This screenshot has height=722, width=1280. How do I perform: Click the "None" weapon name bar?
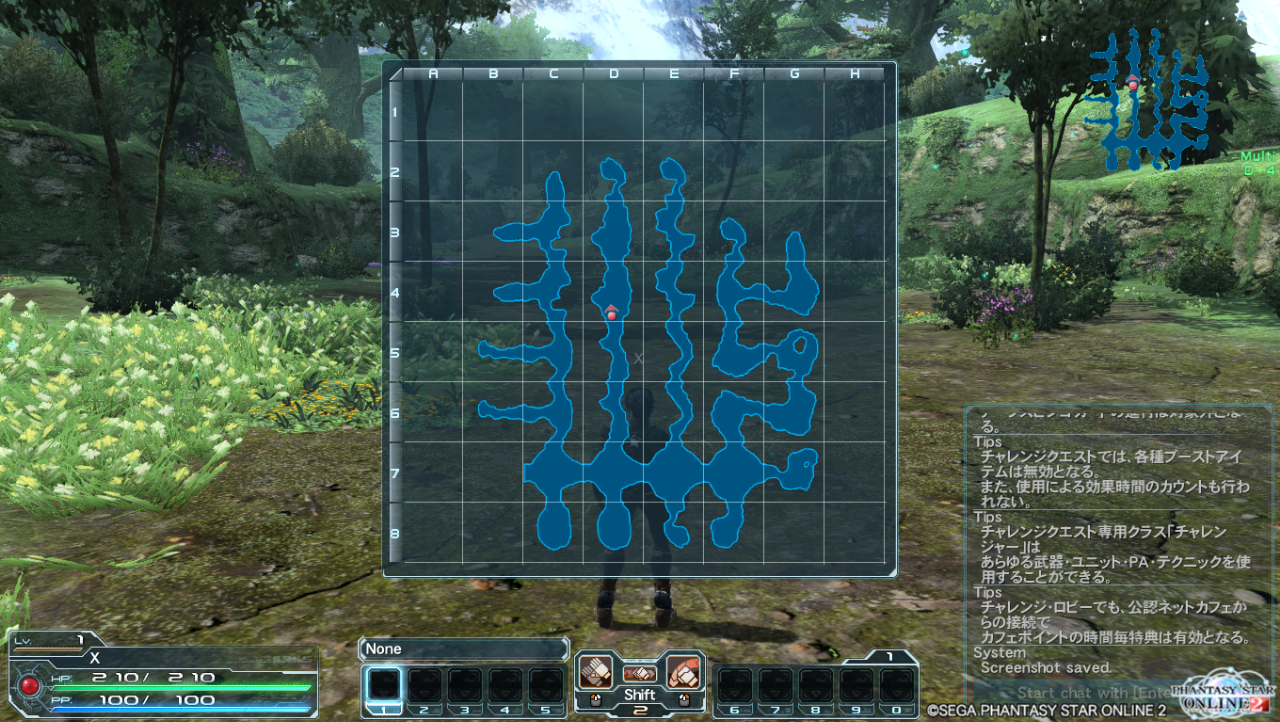pos(463,649)
